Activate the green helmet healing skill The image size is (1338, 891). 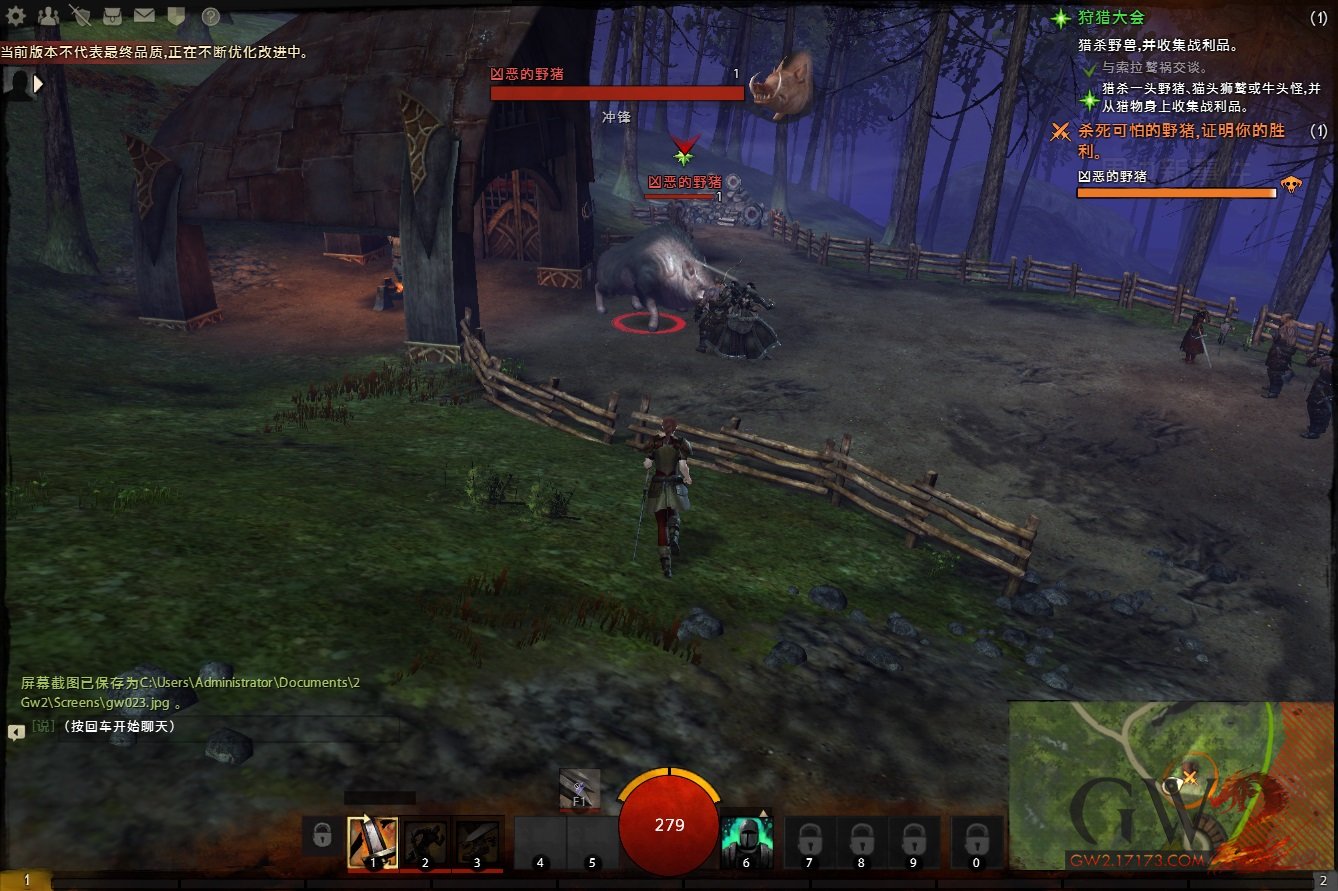coord(746,842)
